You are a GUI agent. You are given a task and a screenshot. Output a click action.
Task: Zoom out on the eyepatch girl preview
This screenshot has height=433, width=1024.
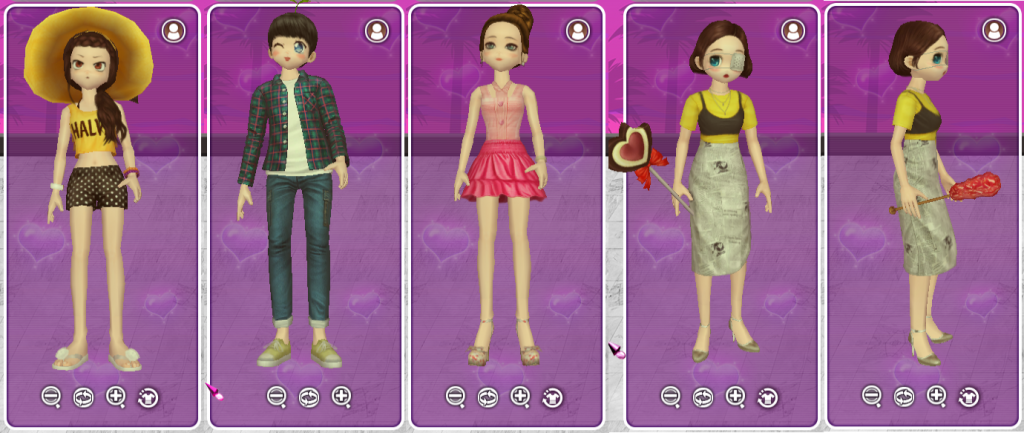pyautogui.click(x=670, y=396)
